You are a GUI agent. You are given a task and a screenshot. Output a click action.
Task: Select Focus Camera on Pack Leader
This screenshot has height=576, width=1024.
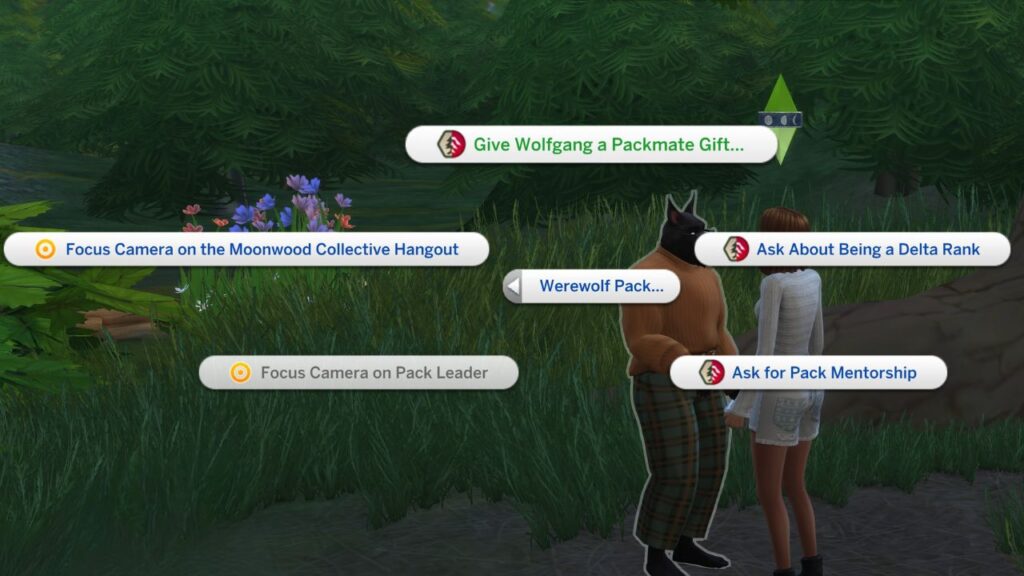coord(359,373)
